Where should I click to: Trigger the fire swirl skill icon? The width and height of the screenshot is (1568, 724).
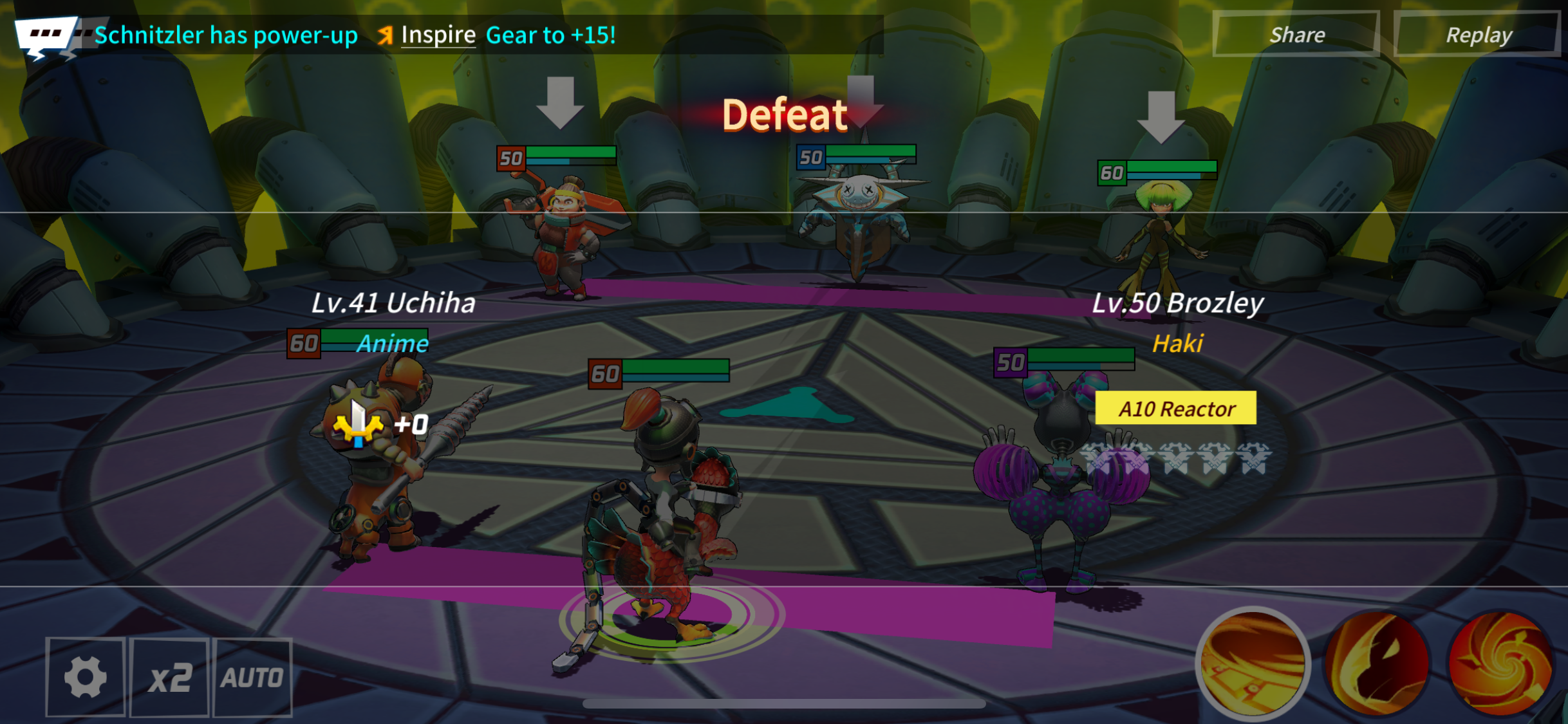tap(1500, 663)
